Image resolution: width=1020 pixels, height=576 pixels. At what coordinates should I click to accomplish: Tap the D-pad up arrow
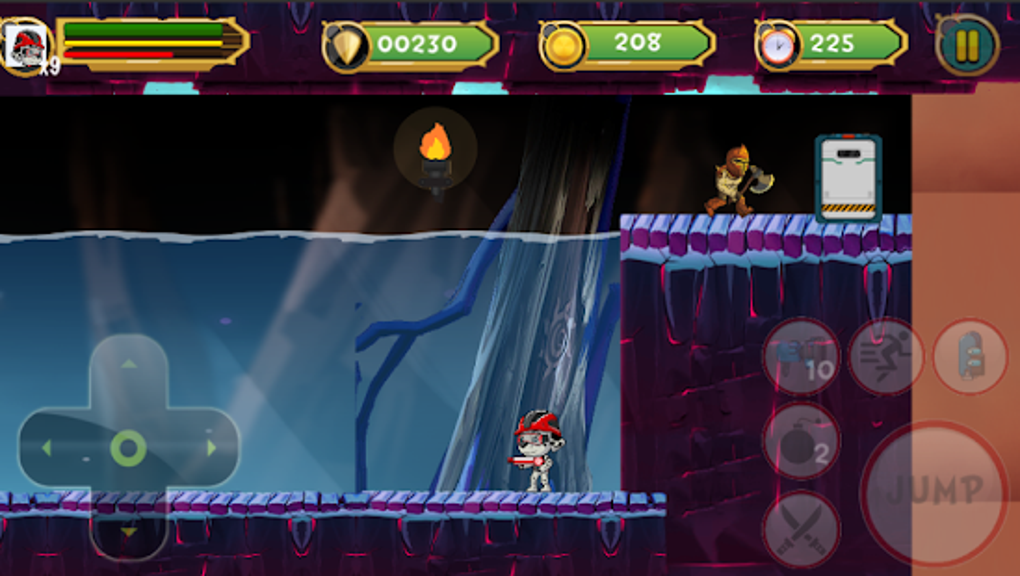(128, 364)
